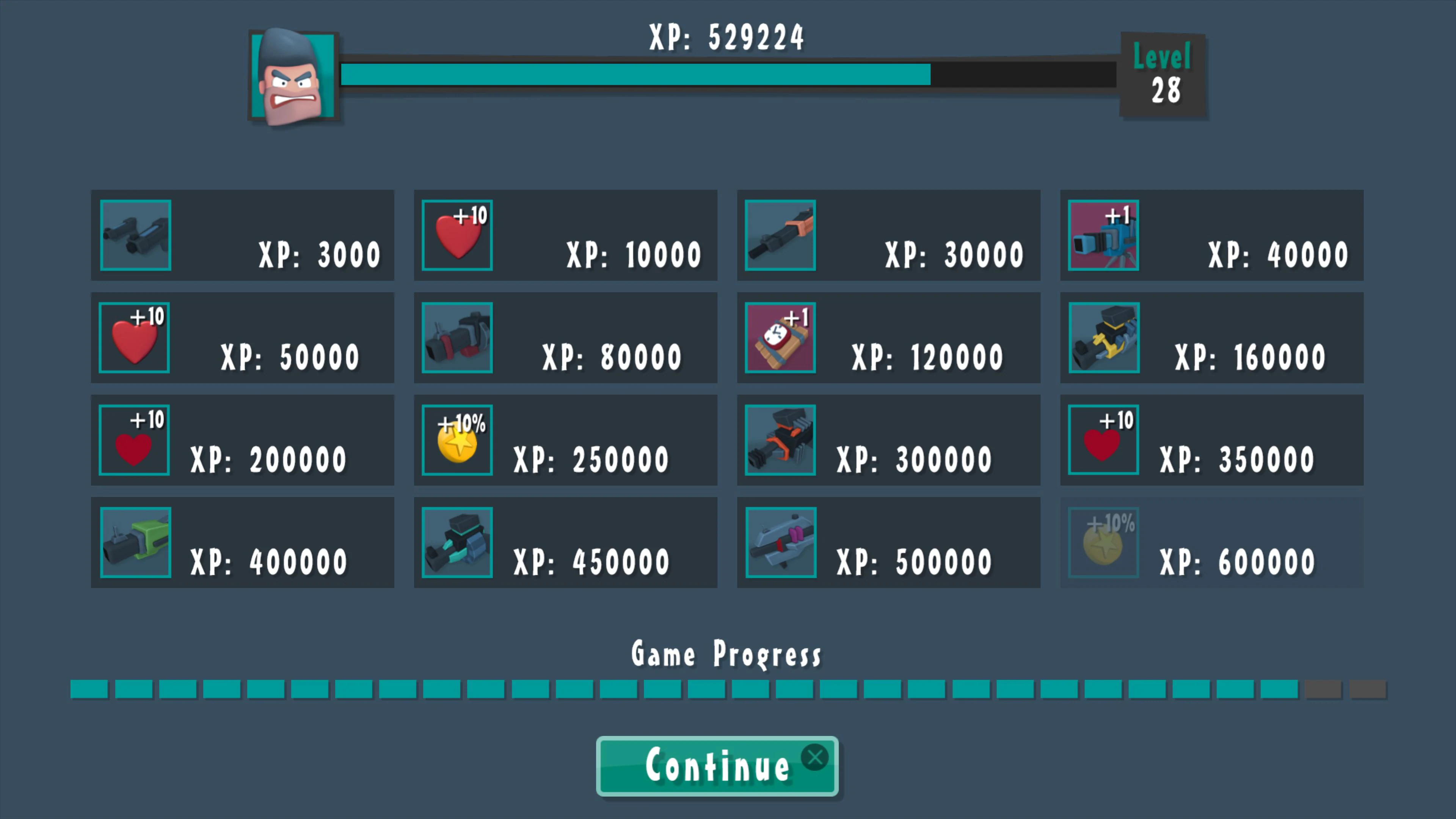Select the sniper rifle icon for XP 3000
Image resolution: width=1456 pixels, height=819 pixels.
(x=135, y=235)
